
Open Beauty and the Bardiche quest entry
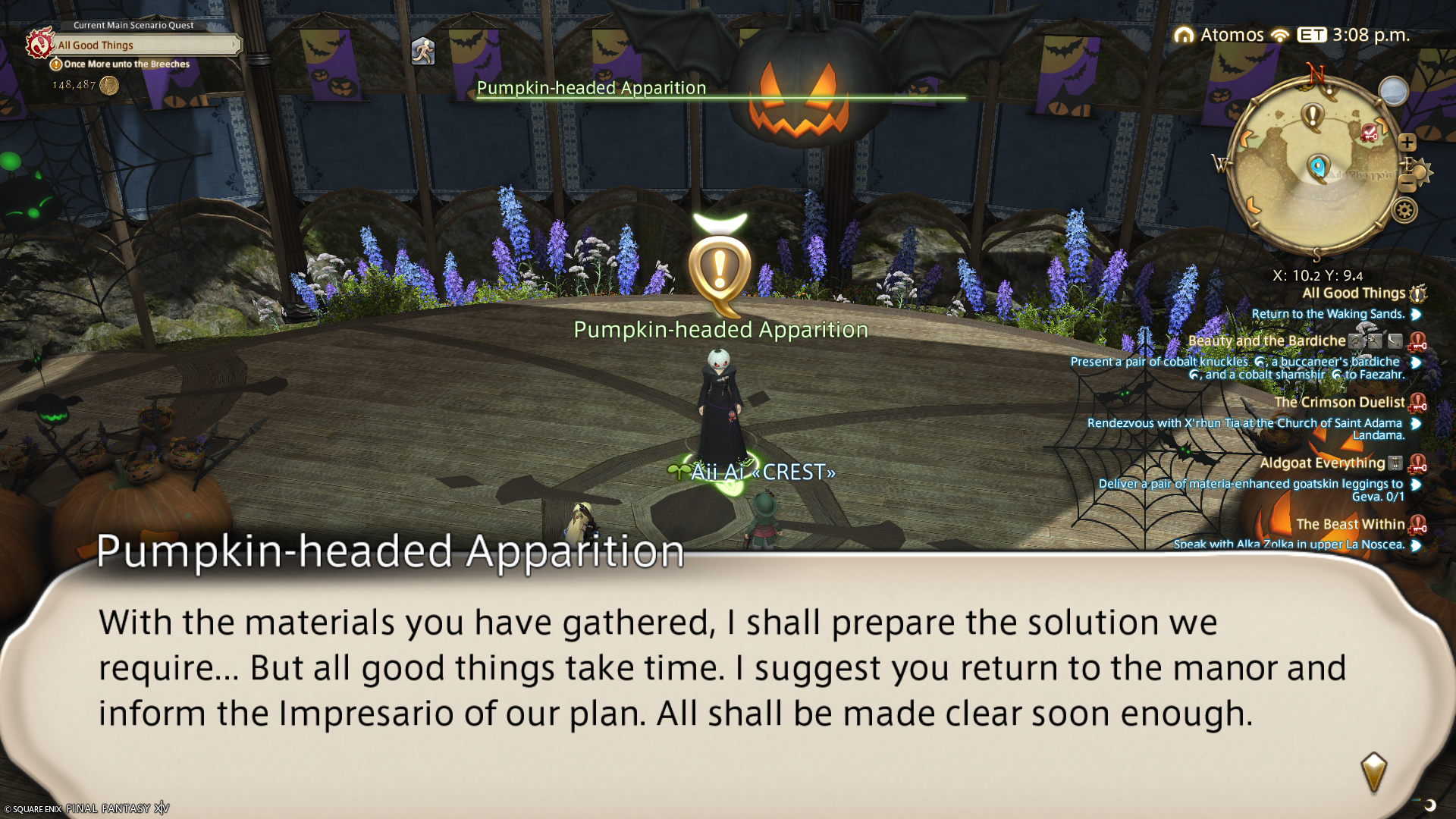click(x=1266, y=341)
